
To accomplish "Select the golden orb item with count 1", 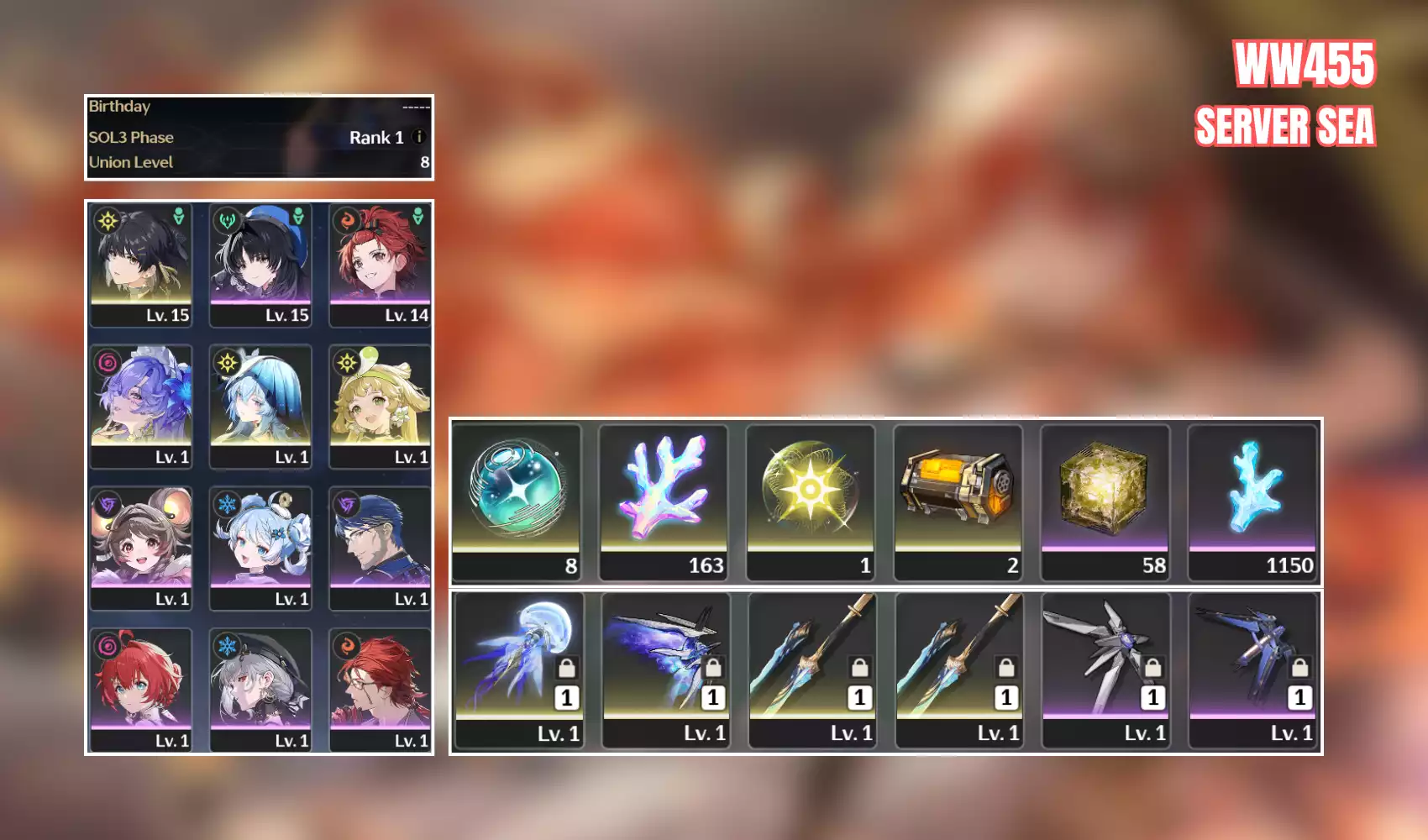I will (811, 501).
